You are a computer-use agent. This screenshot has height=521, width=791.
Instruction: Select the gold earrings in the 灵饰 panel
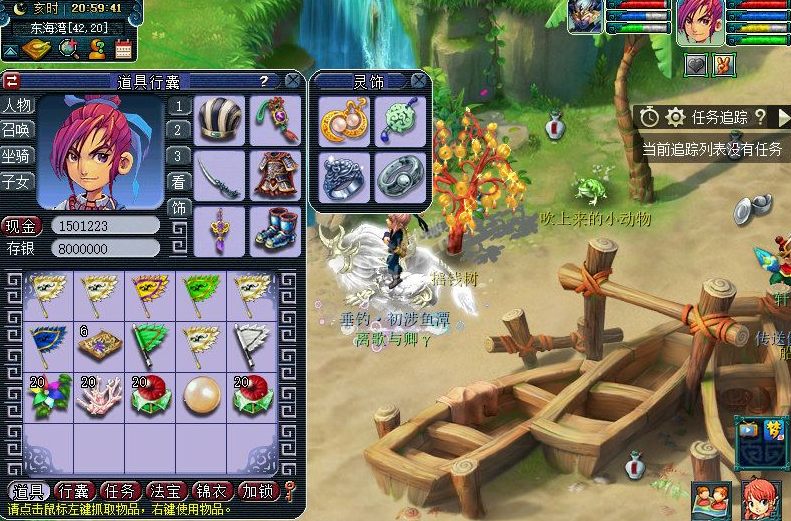(345, 121)
